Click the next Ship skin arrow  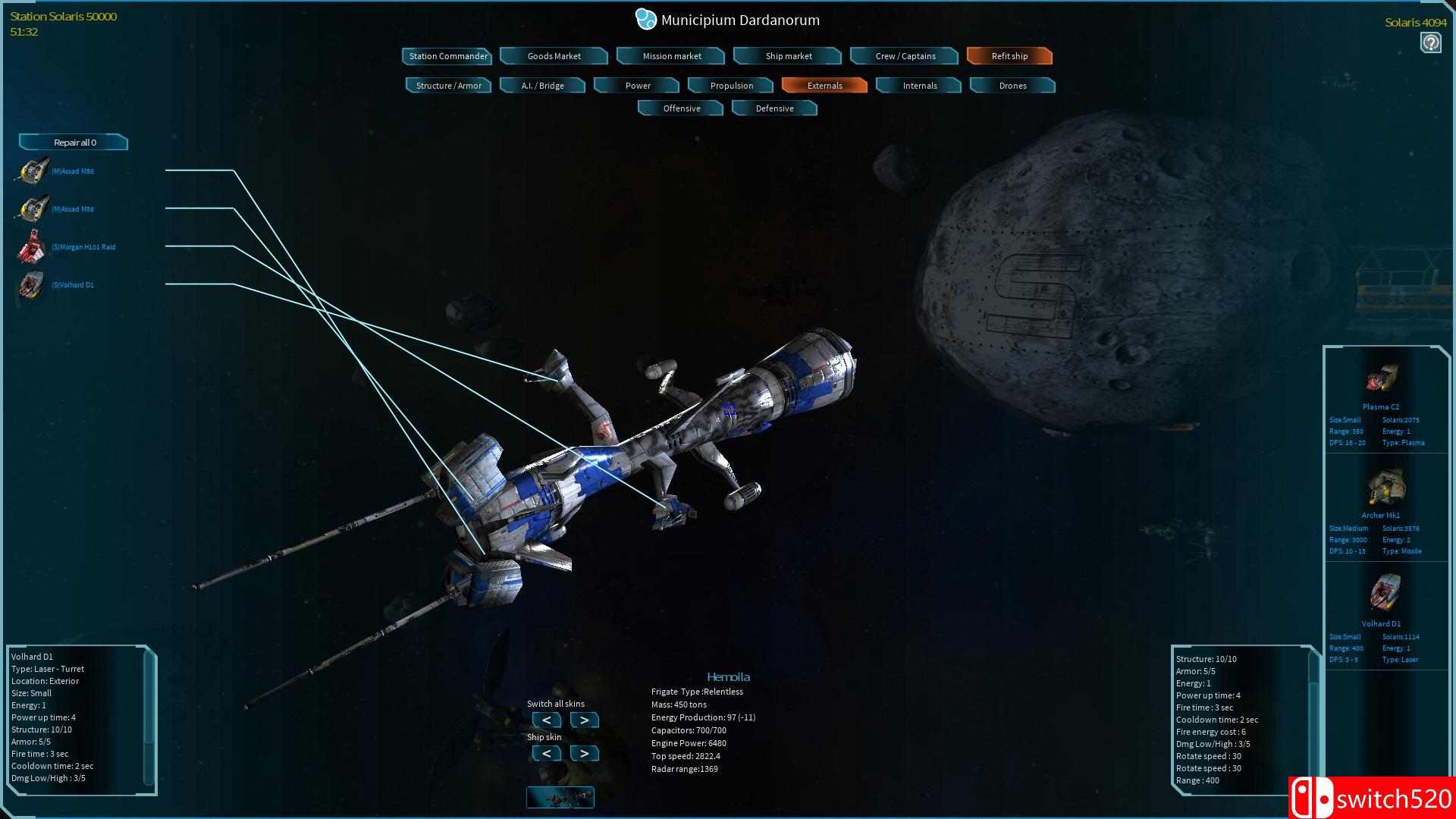(584, 753)
